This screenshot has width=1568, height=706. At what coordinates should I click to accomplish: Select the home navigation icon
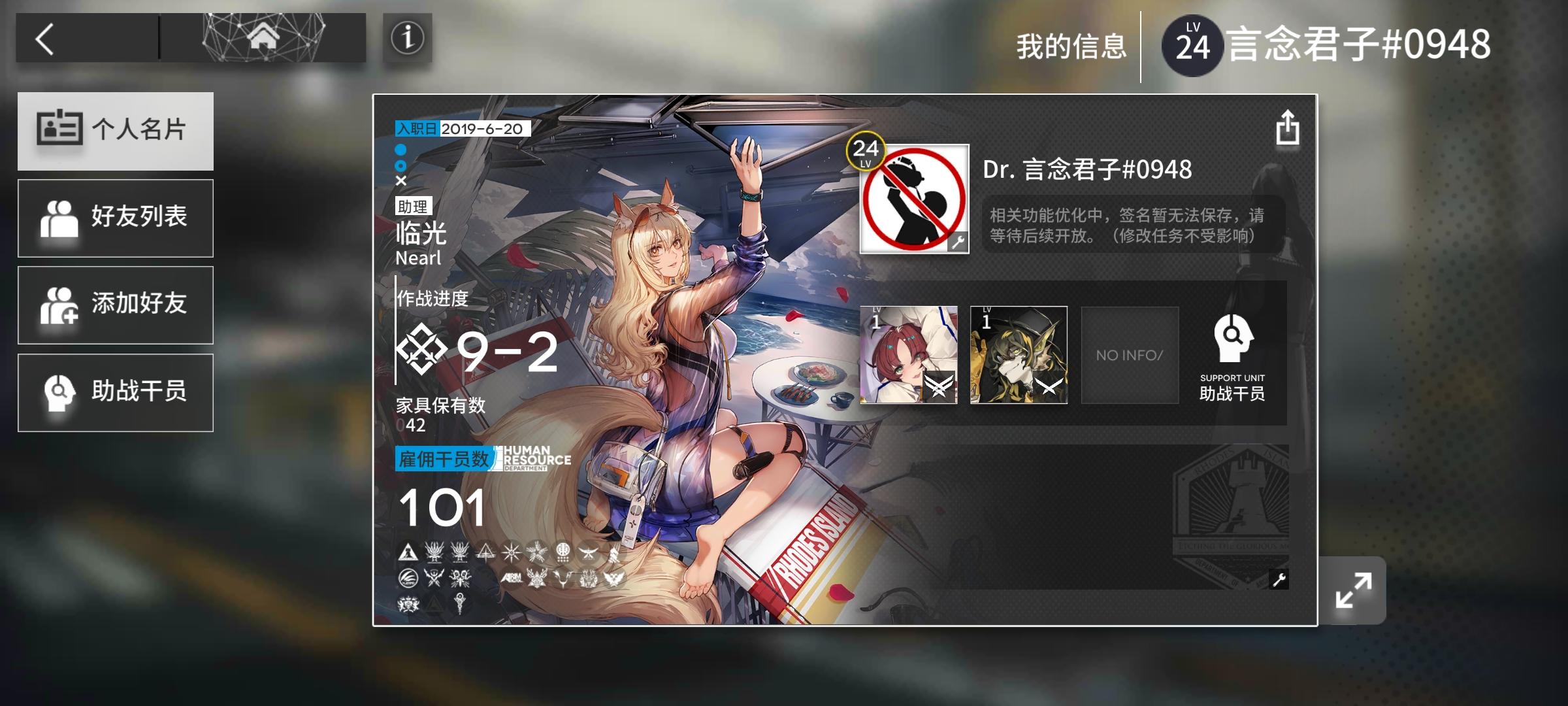coord(261,38)
